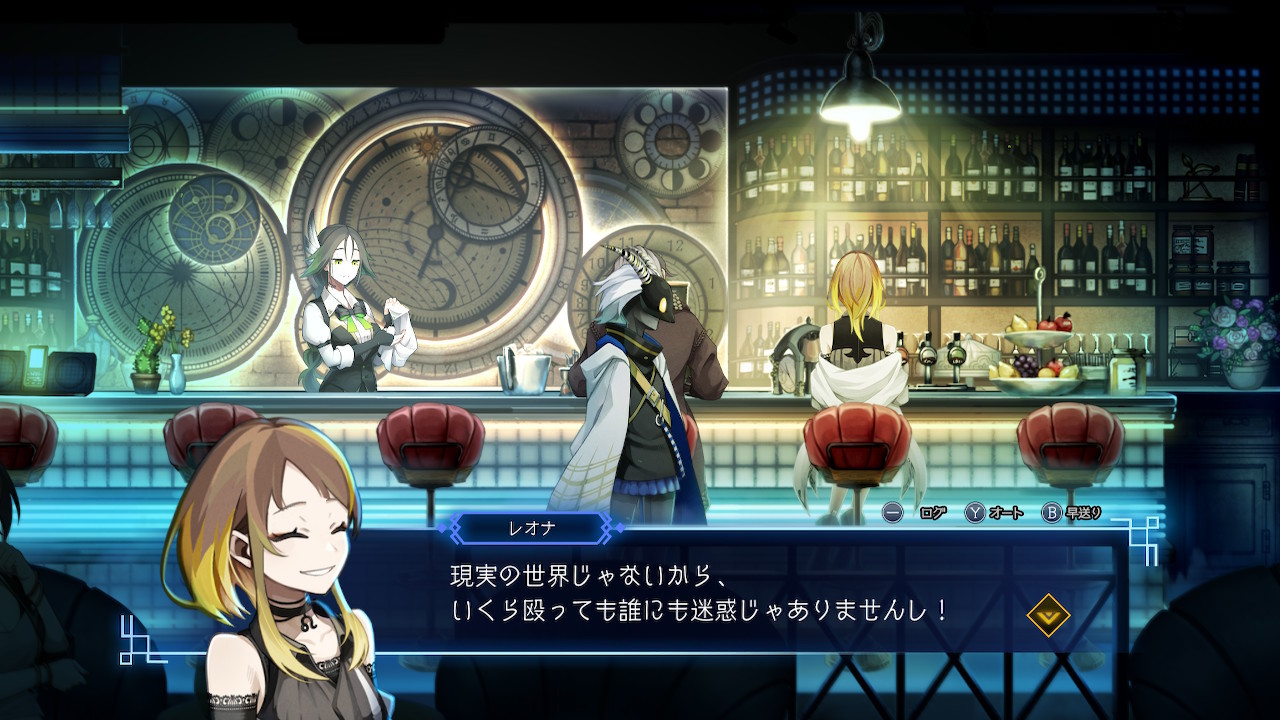Click the yellow diamond advance-dialogue arrow
This screenshot has width=1280, height=720.
pyautogui.click(x=1048, y=615)
